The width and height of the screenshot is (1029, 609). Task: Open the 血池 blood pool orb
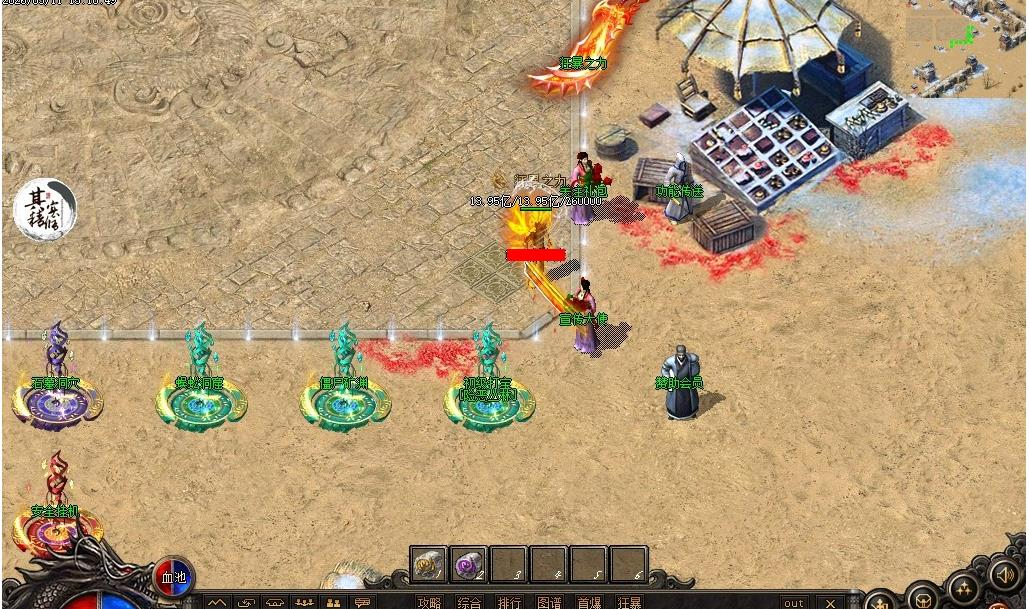pos(173,577)
